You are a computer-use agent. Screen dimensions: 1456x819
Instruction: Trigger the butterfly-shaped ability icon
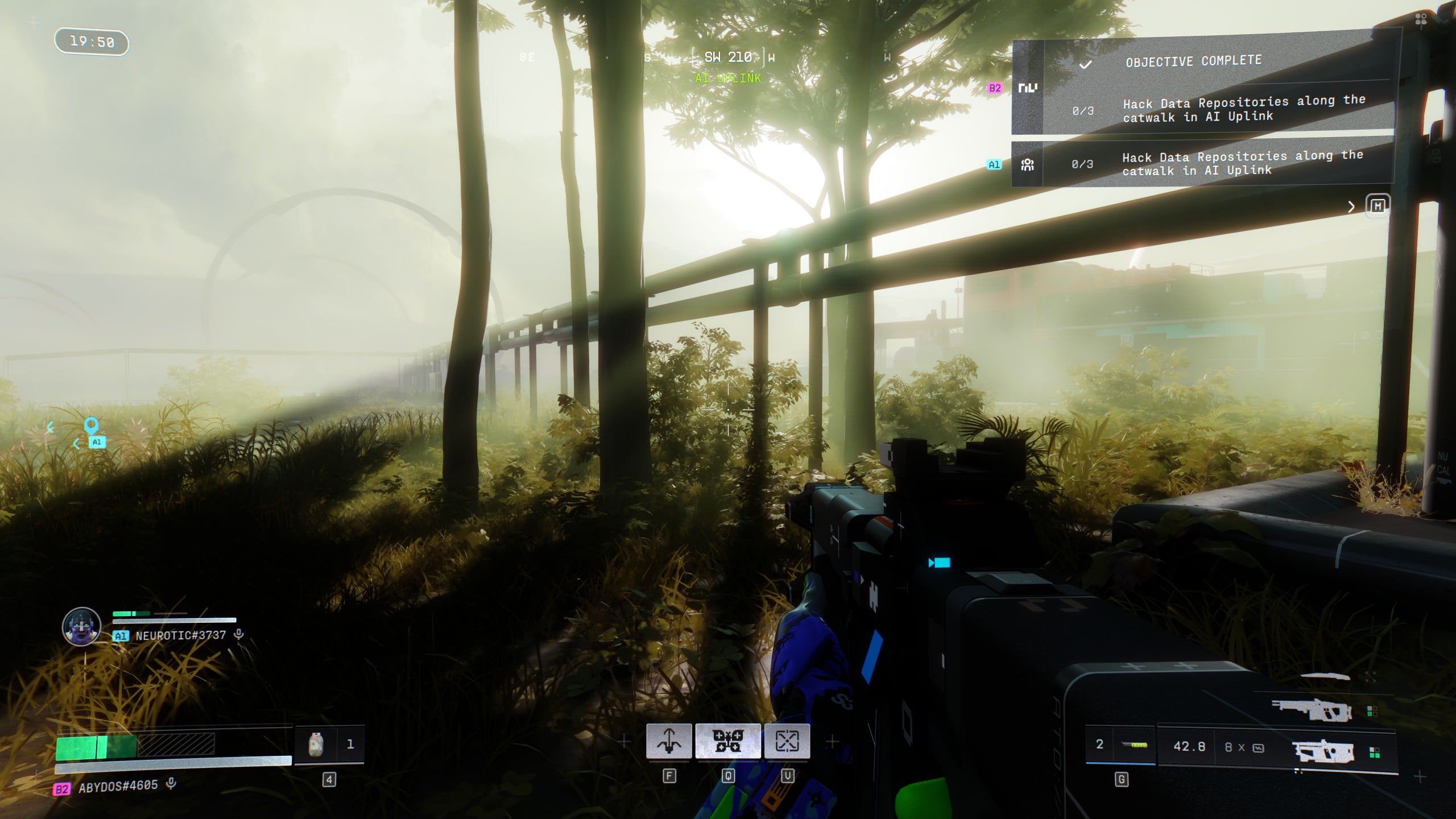click(728, 741)
